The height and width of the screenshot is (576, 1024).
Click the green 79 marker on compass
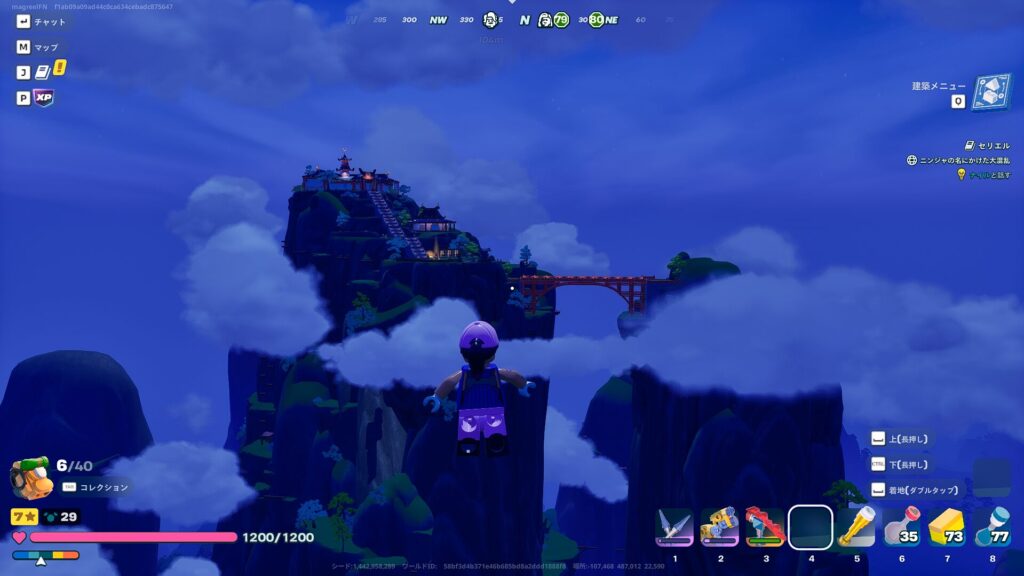click(x=561, y=20)
